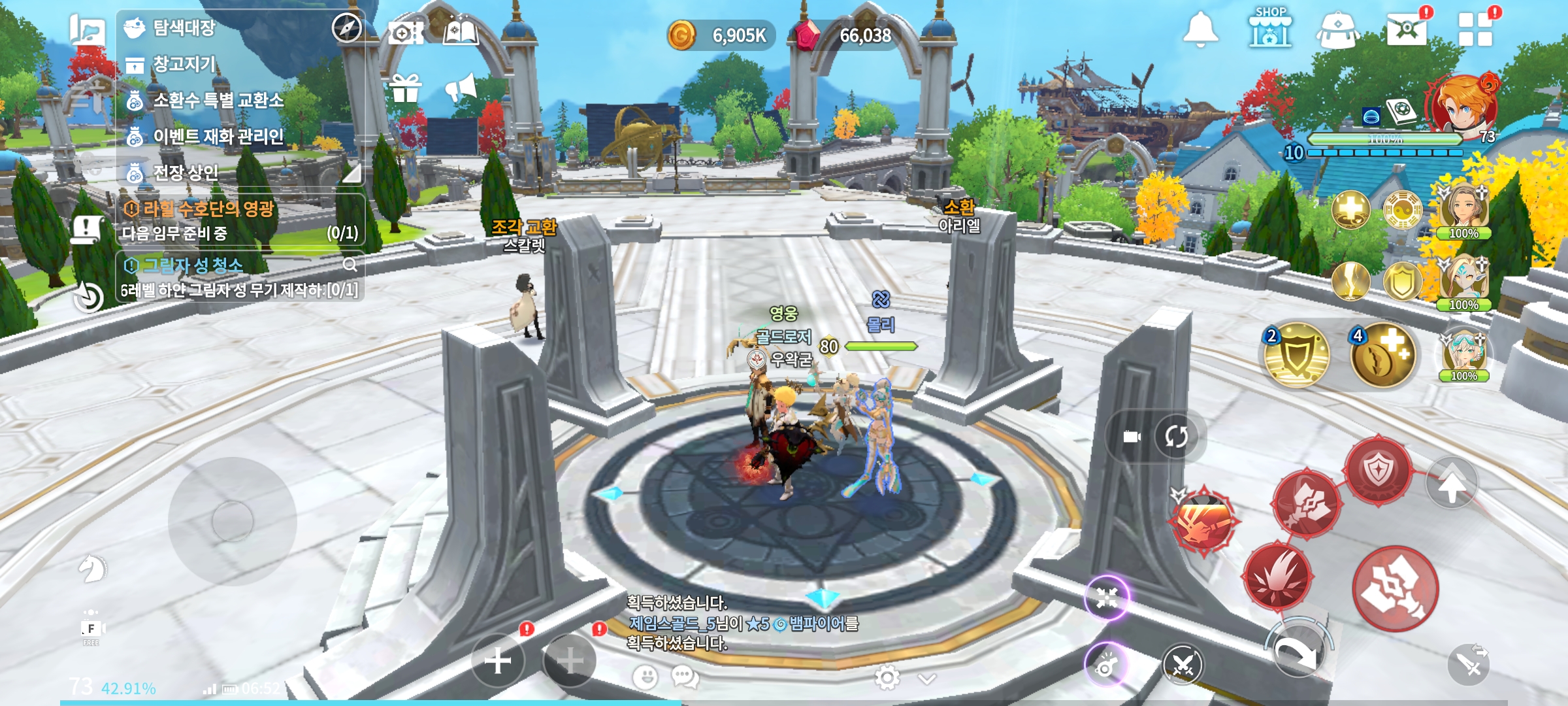Open the chat speech bubble icon
The height and width of the screenshot is (706, 1568).
685,677
